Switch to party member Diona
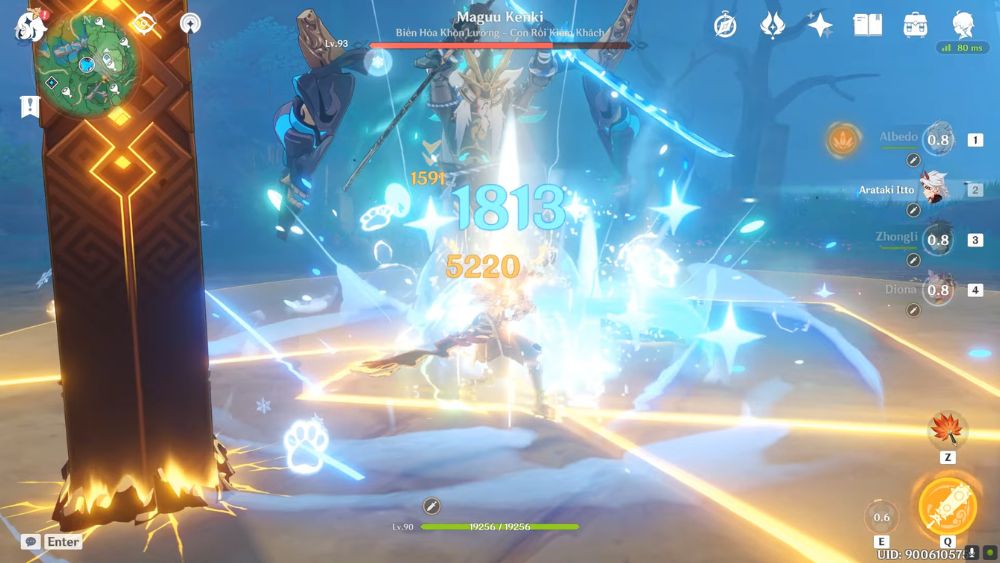1000x563 pixels. pos(937,290)
